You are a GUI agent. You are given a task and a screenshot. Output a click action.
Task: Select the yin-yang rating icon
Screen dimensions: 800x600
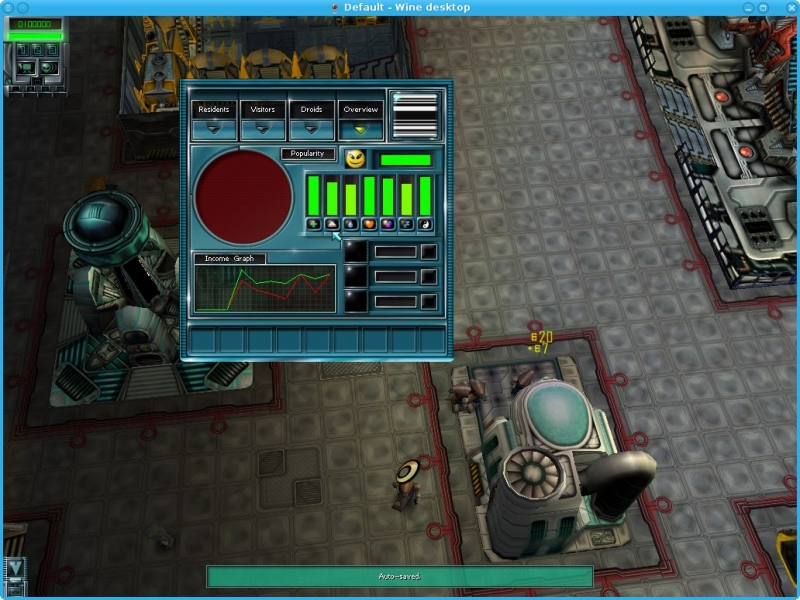pos(425,225)
